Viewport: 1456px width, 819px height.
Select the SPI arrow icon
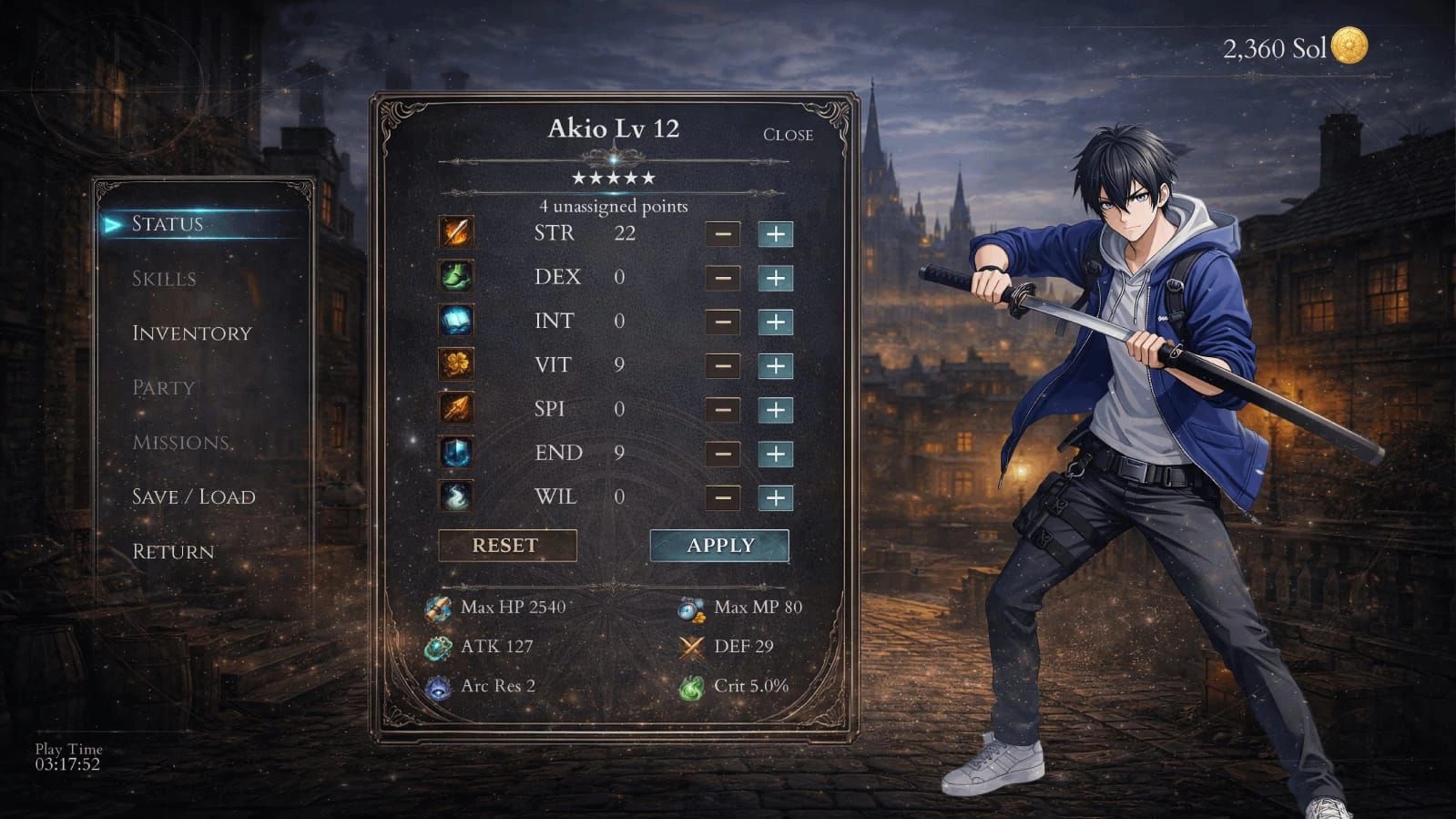(x=456, y=409)
